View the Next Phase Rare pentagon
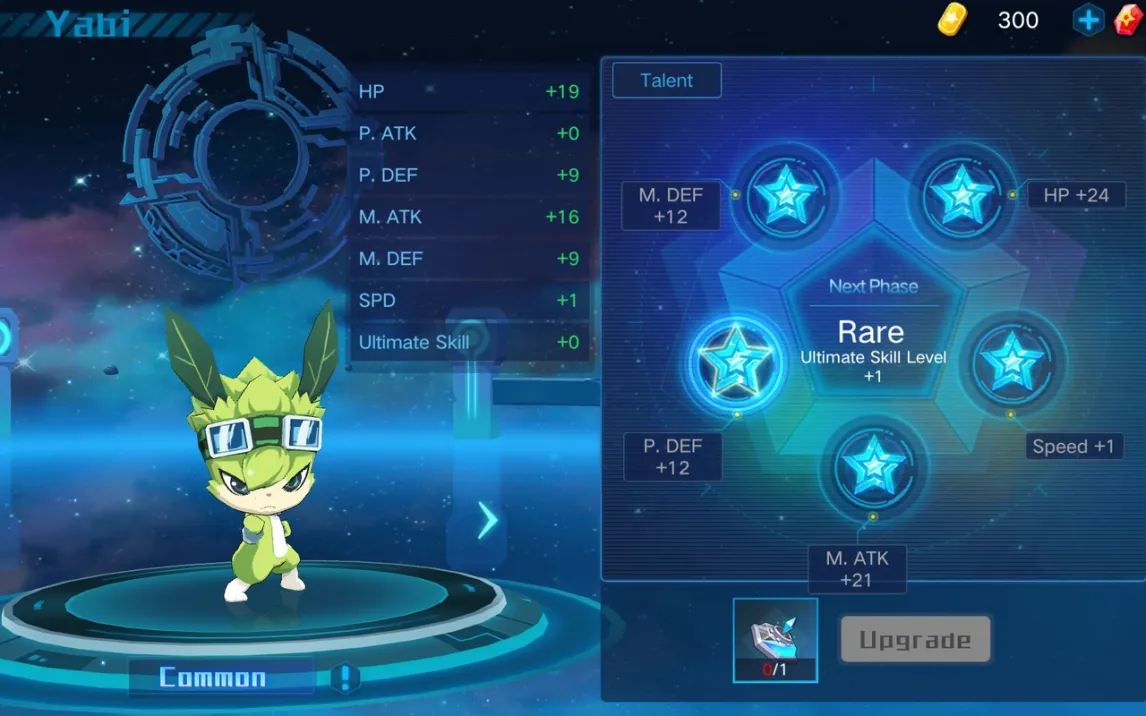1146x716 pixels. point(872,332)
